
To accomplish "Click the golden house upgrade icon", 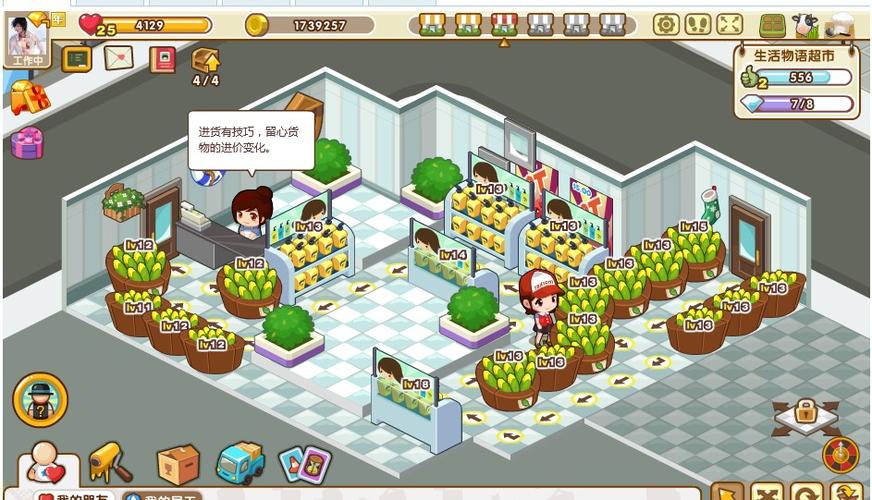I will (205, 59).
